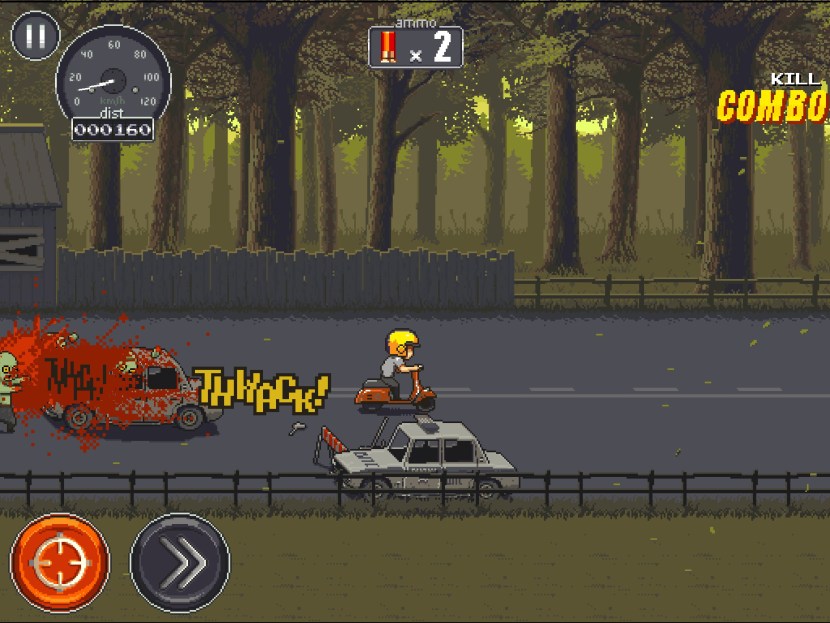Image resolution: width=830 pixels, height=623 pixels.
Task: Activate the double-arrow boost button
Action: coord(180,563)
